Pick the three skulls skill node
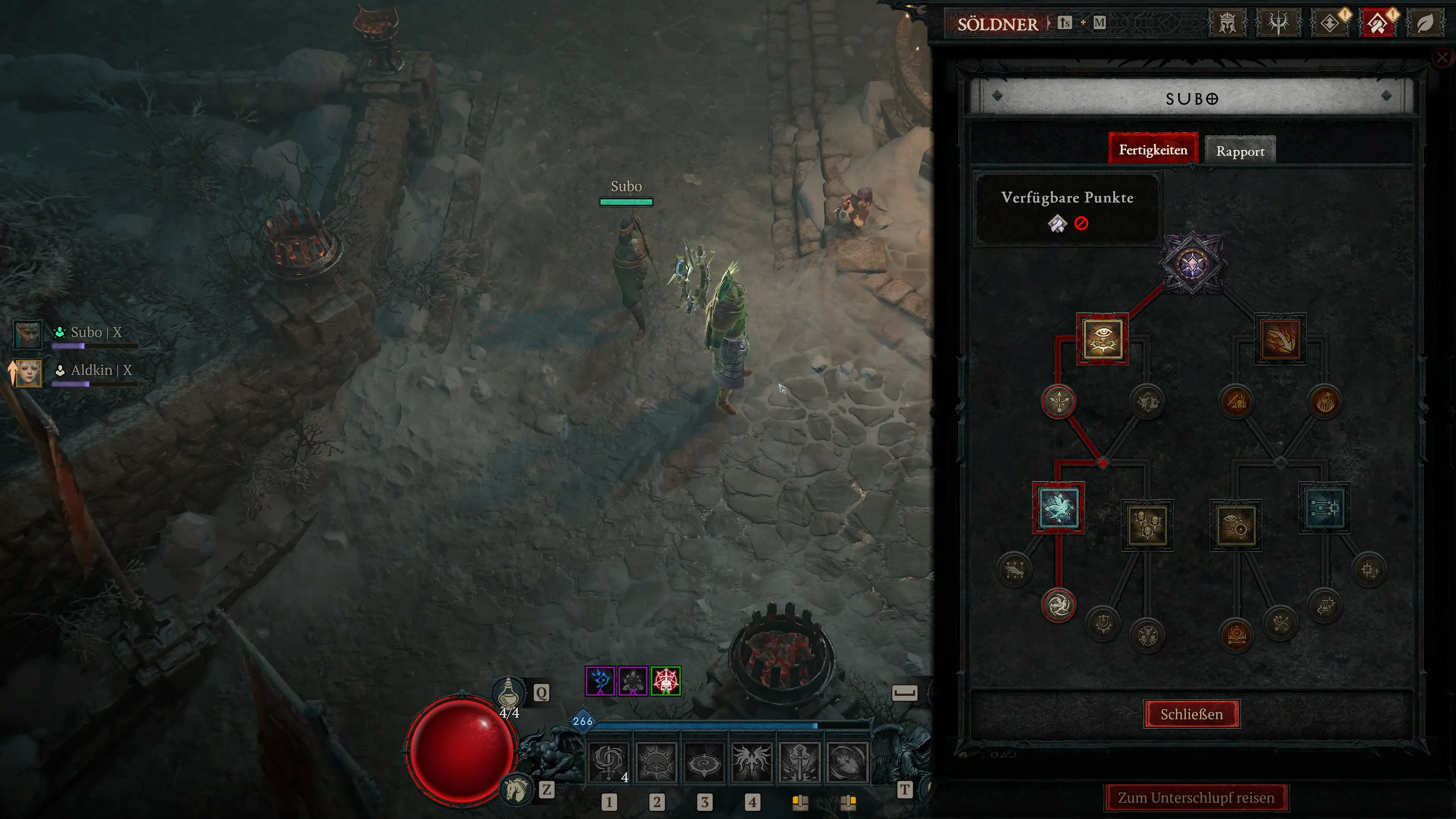This screenshot has width=1456, height=819. [1147, 525]
